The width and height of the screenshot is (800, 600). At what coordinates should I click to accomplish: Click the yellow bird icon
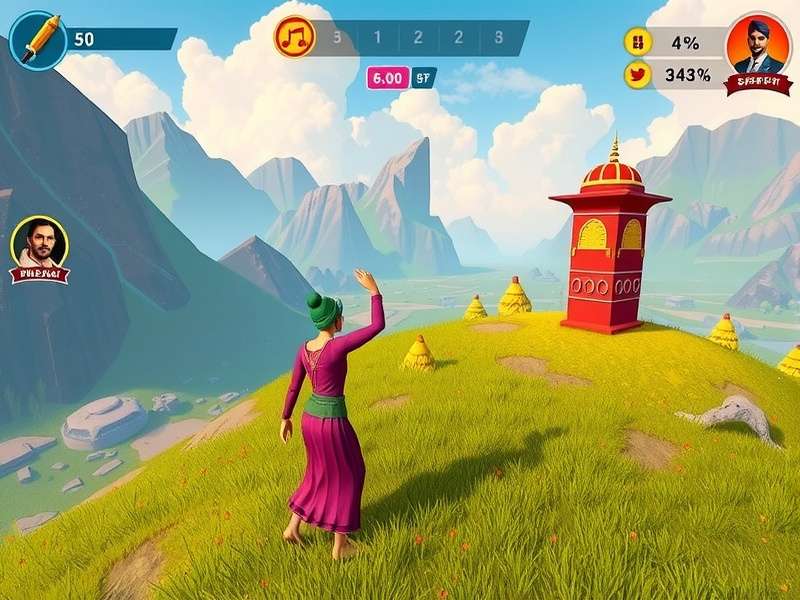click(637, 74)
